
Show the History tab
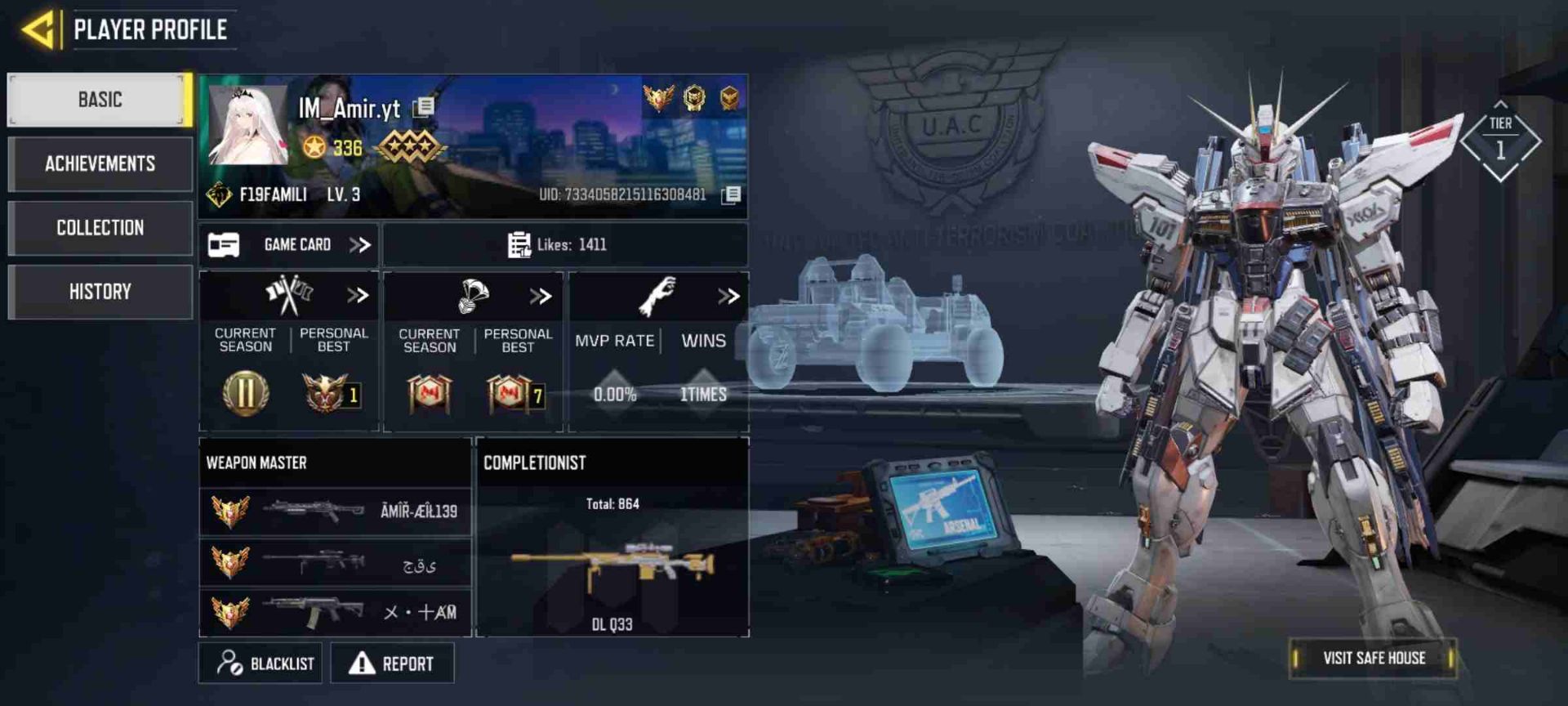coord(100,292)
